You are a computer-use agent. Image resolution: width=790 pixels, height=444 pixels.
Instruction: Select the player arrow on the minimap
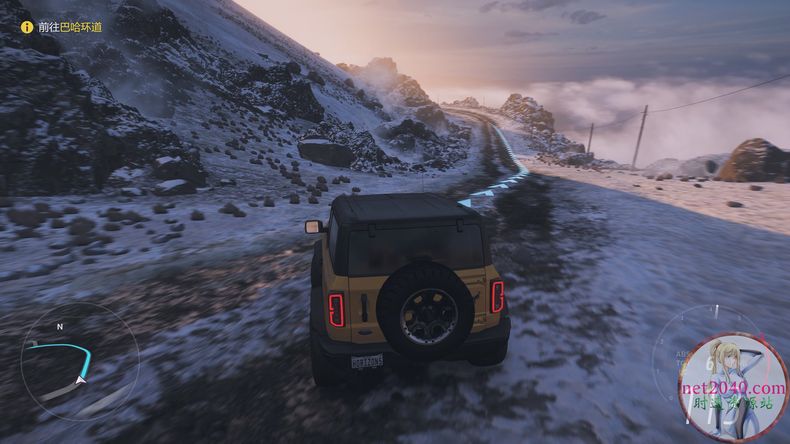click(80, 379)
